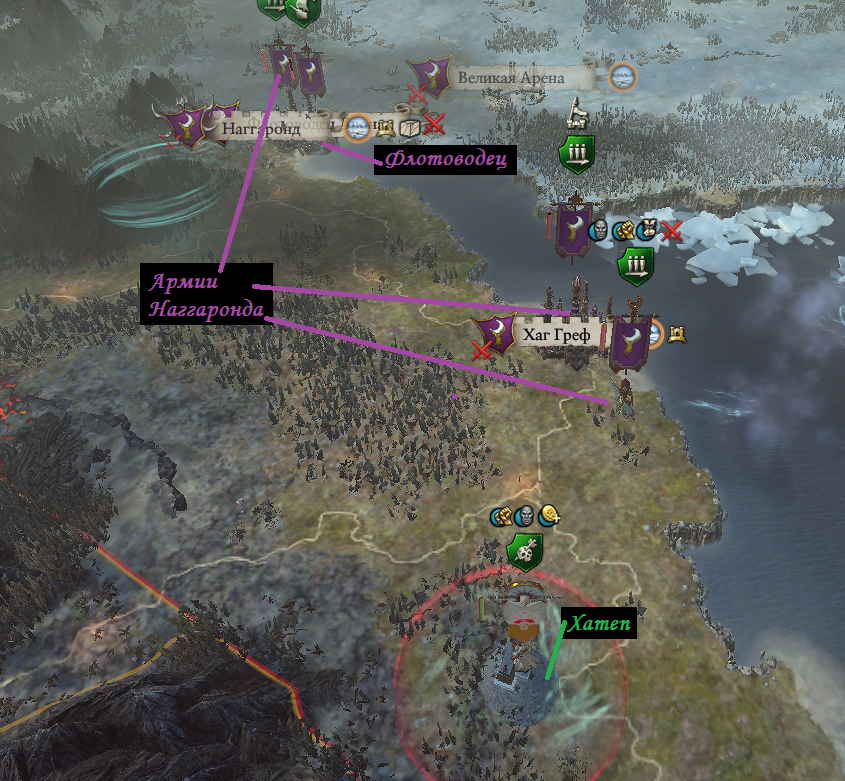Click the climate icon beside Великая Арена
The height and width of the screenshot is (781, 845).
pyautogui.click(x=622, y=76)
